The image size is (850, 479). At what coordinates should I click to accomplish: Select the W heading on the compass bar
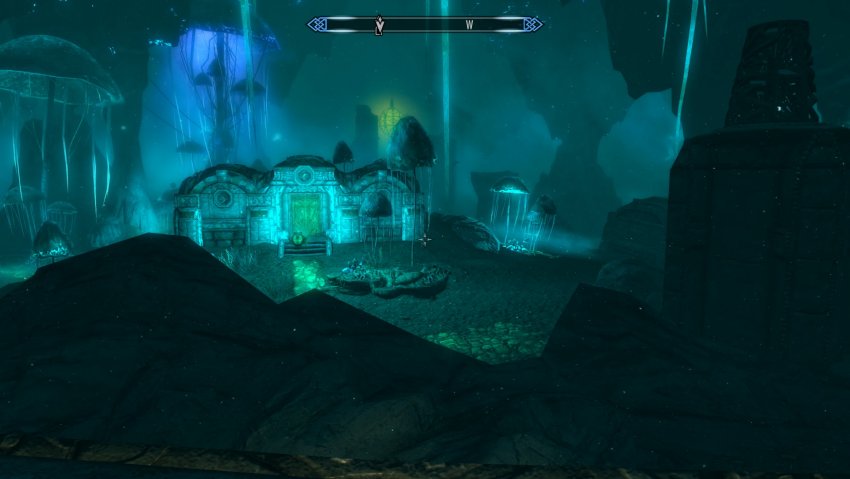(x=468, y=24)
